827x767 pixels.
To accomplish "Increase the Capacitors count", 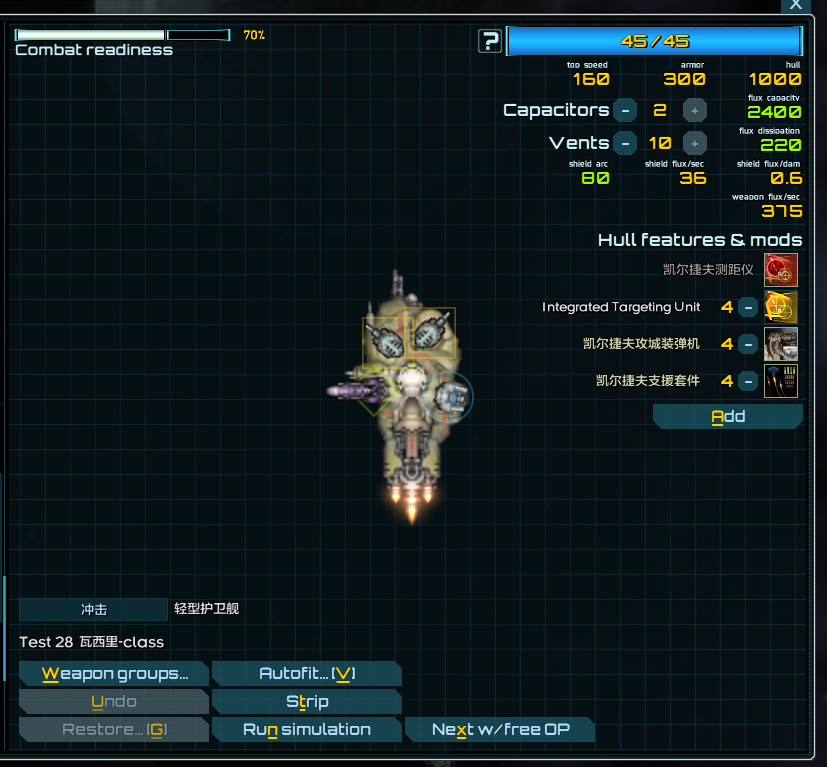I will 695,110.
